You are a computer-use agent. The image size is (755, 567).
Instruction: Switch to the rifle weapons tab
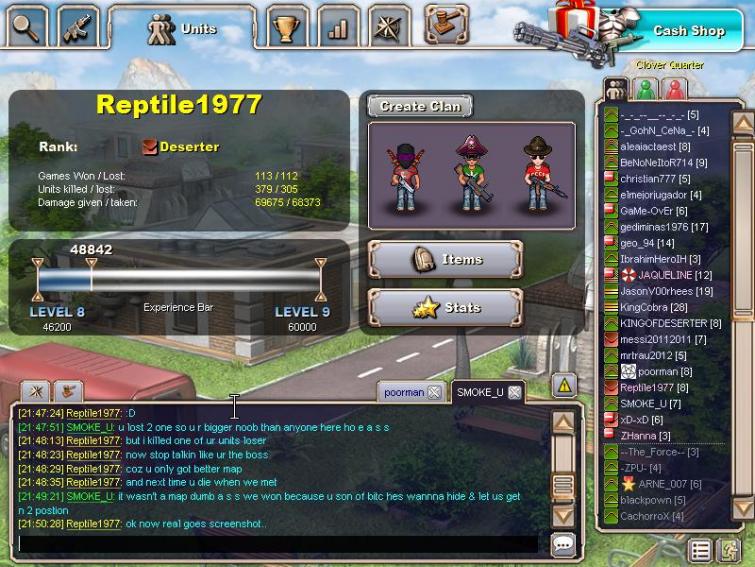pyautogui.click(x=78, y=27)
